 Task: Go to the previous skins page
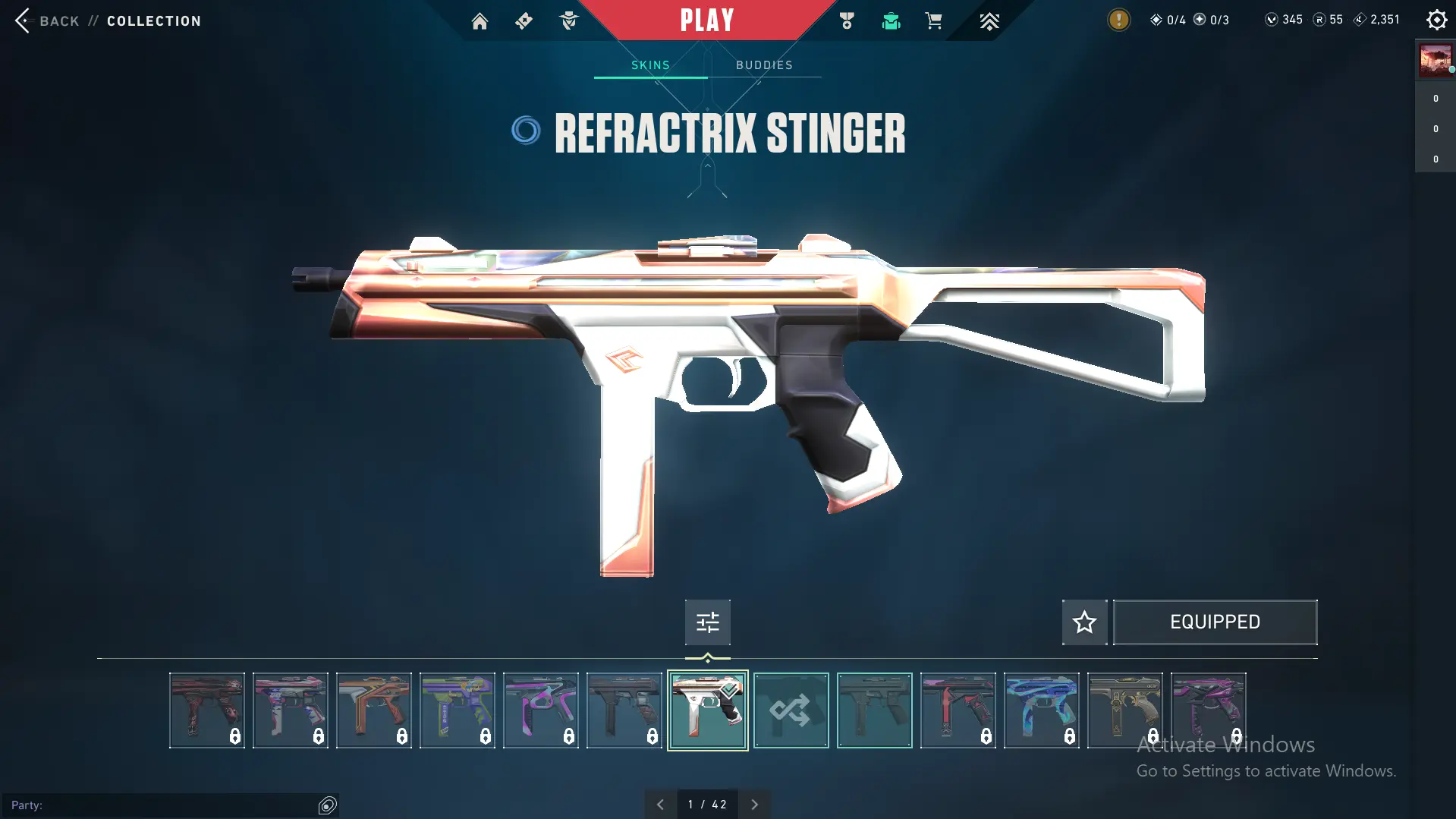click(x=660, y=805)
